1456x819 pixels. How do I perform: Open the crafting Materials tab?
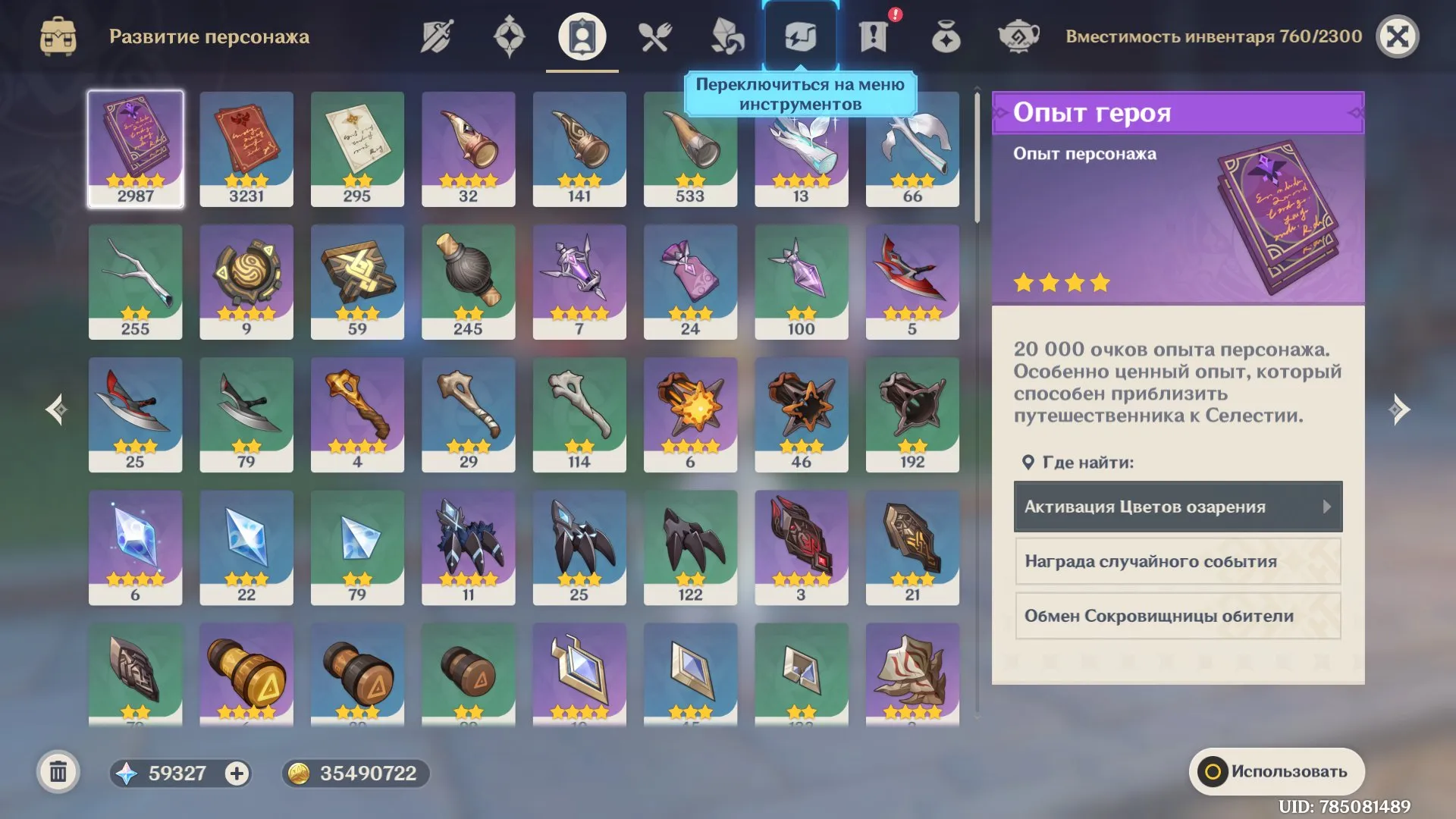click(x=726, y=34)
